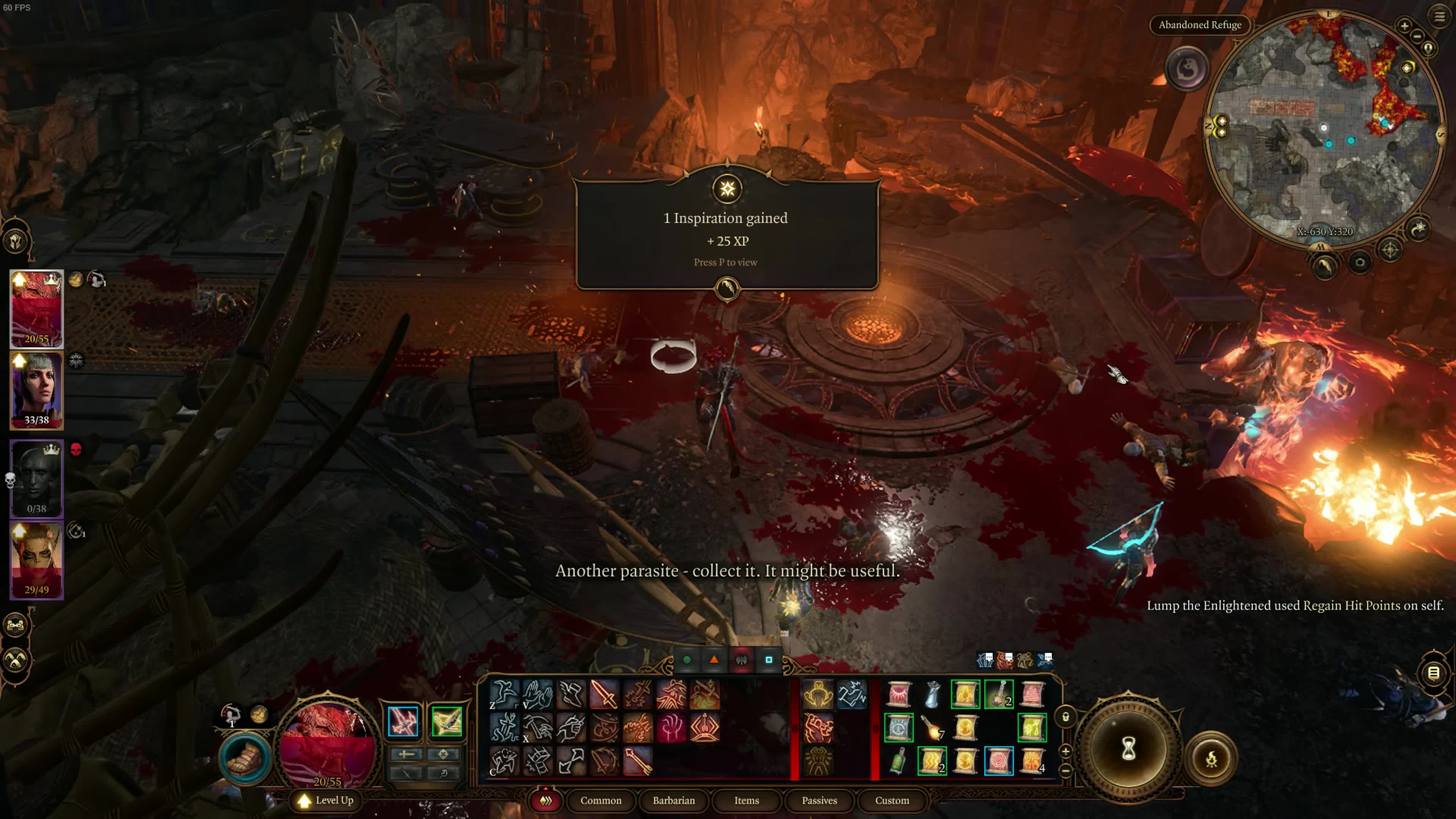Click the Level Up button
Image resolution: width=1456 pixels, height=819 pixels.
pyautogui.click(x=327, y=800)
